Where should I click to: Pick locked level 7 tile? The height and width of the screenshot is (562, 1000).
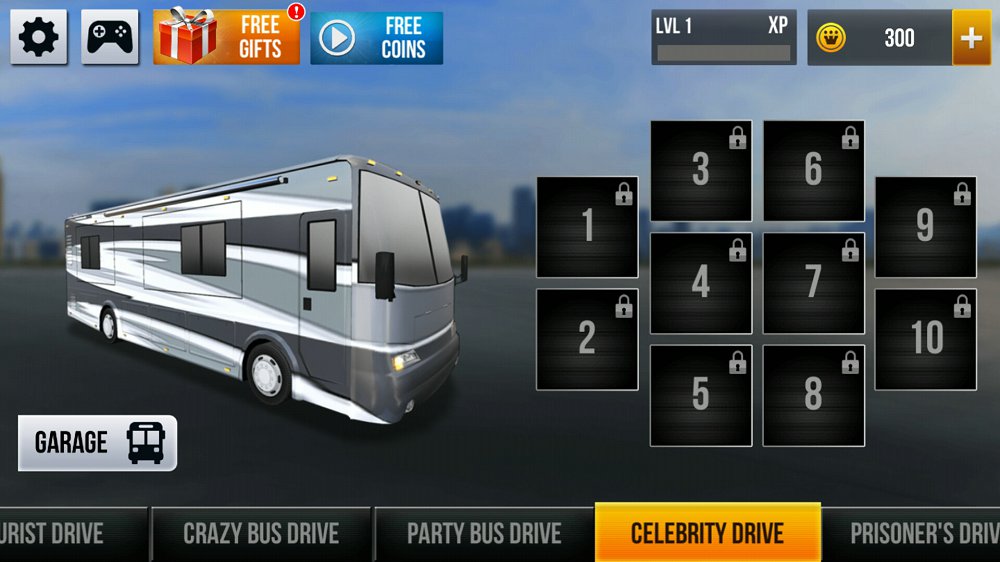coord(814,283)
